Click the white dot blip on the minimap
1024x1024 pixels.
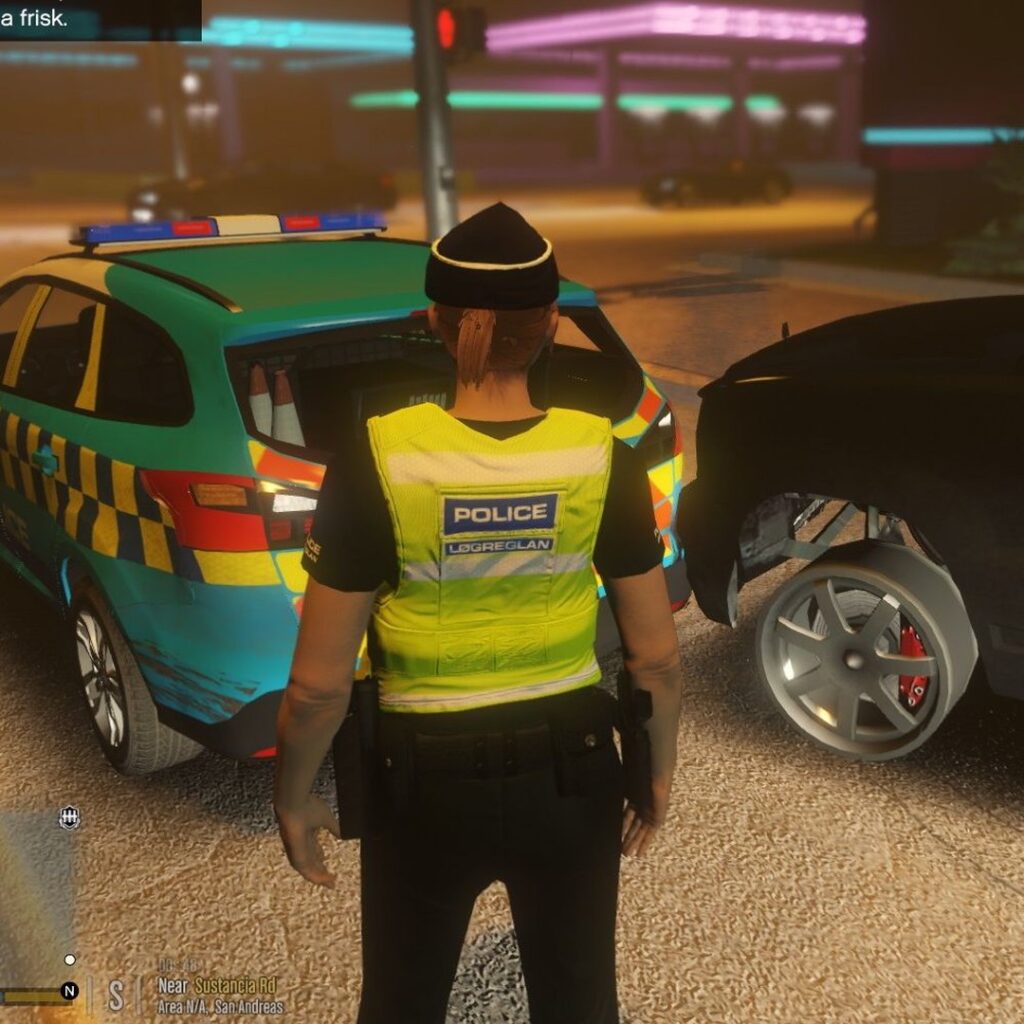69,960
